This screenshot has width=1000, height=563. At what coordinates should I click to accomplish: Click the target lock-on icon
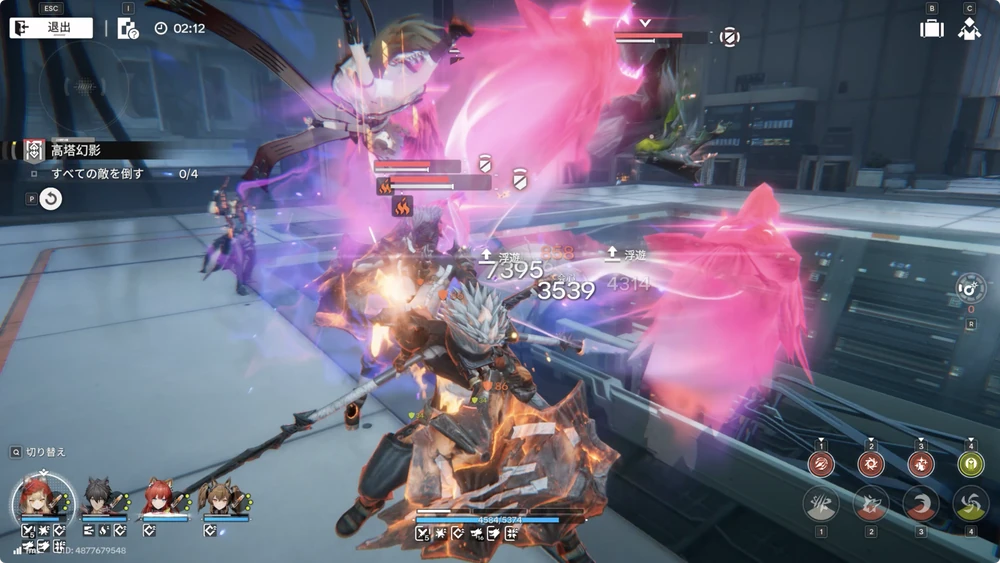coord(970,289)
